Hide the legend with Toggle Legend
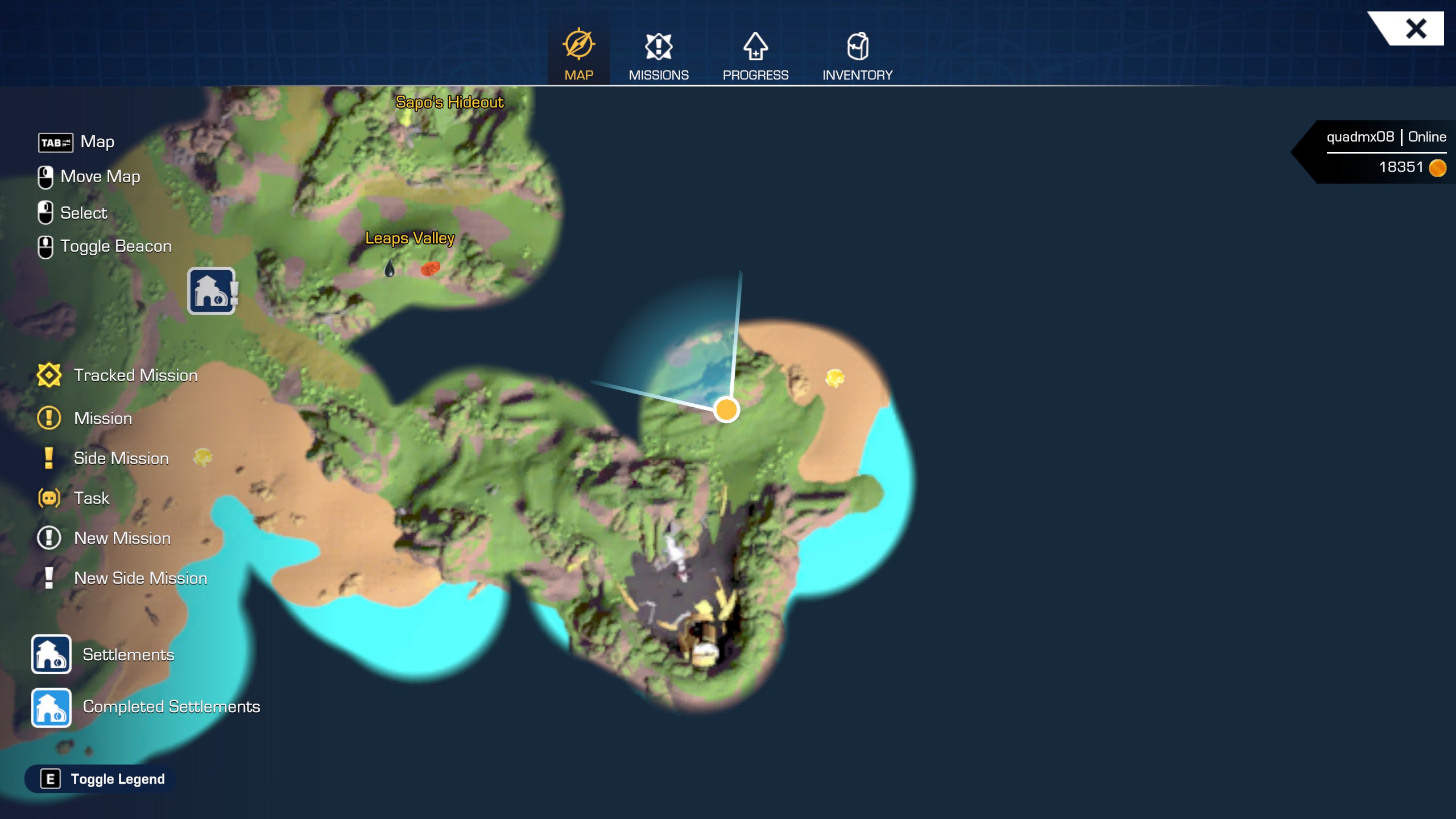The width and height of the screenshot is (1456, 819). click(x=101, y=779)
